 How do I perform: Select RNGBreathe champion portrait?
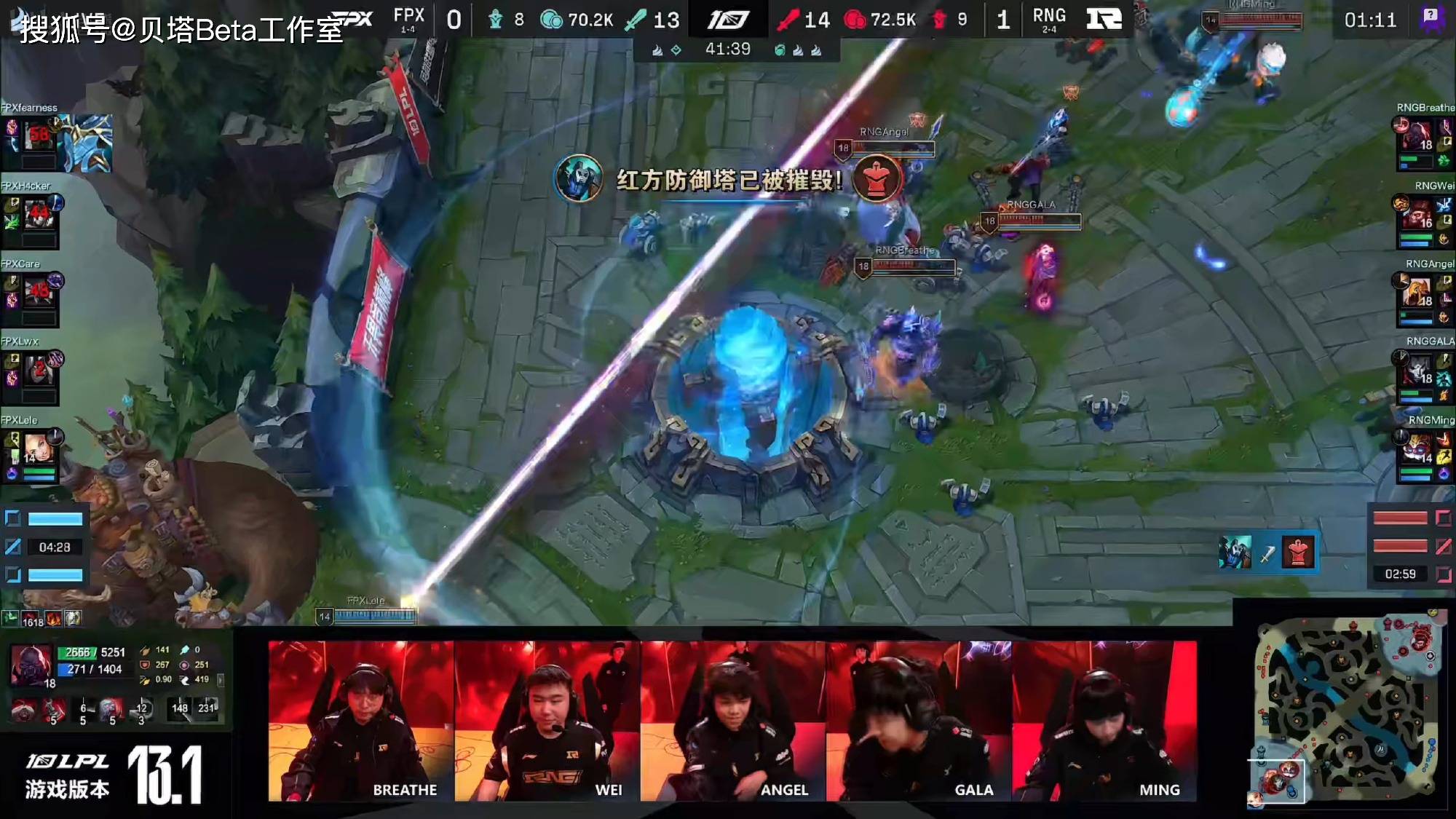pyautogui.click(x=1417, y=137)
